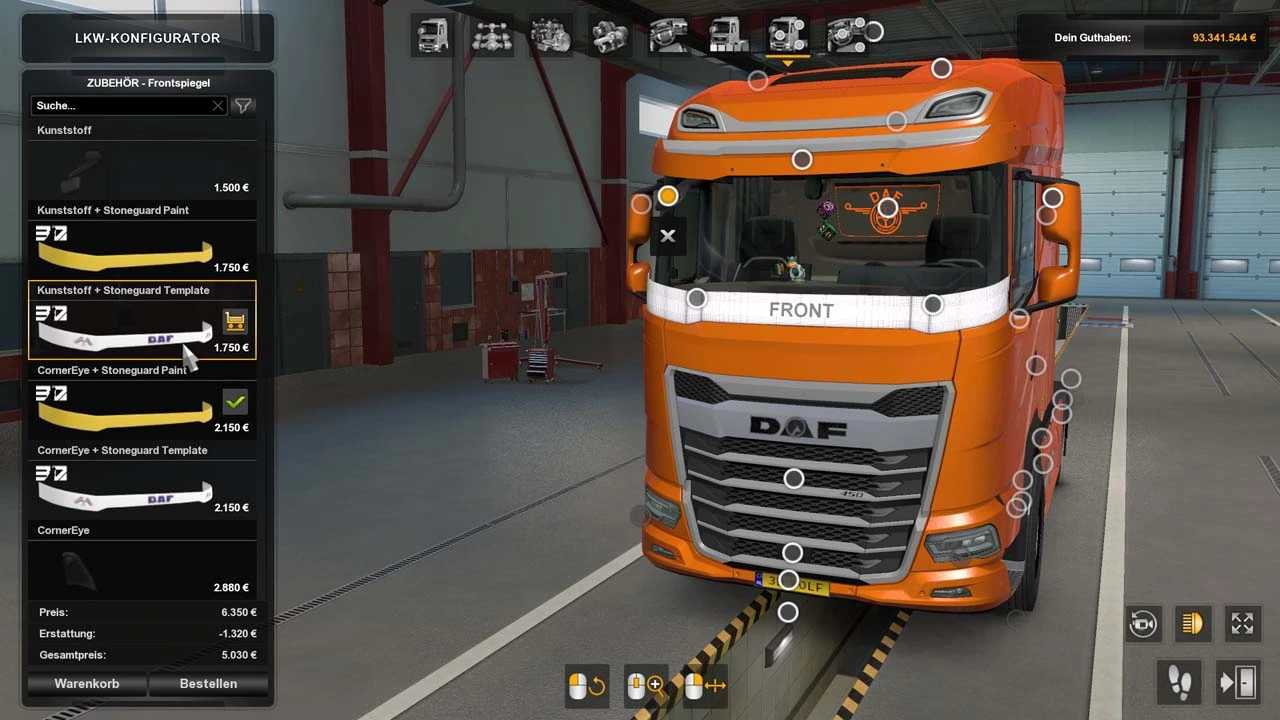Clear the search field with the X
This screenshot has height=720, width=1280.
(x=218, y=105)
